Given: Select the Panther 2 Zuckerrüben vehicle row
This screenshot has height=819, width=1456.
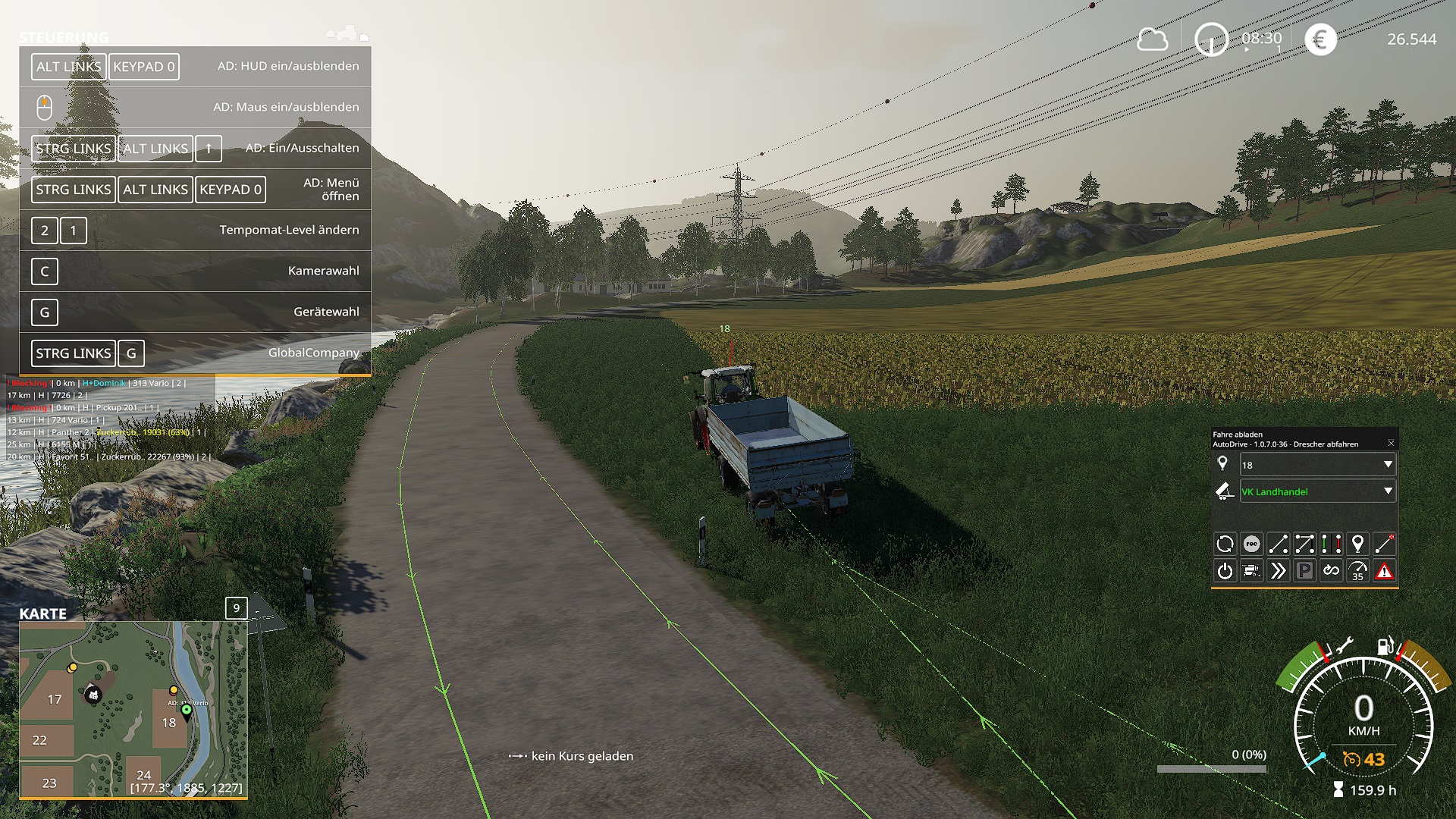Looking at the screenshot, I should (106, 432).
